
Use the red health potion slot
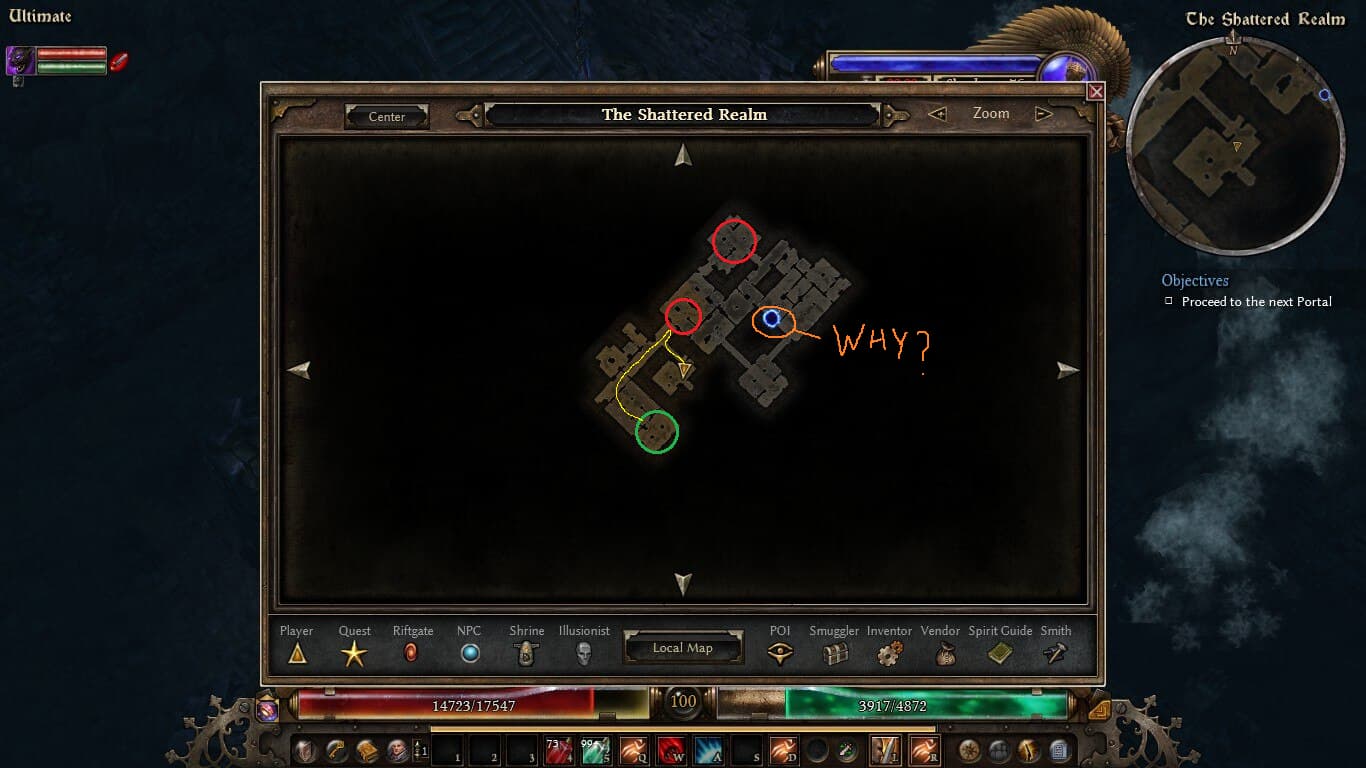(x=558, y=750)
